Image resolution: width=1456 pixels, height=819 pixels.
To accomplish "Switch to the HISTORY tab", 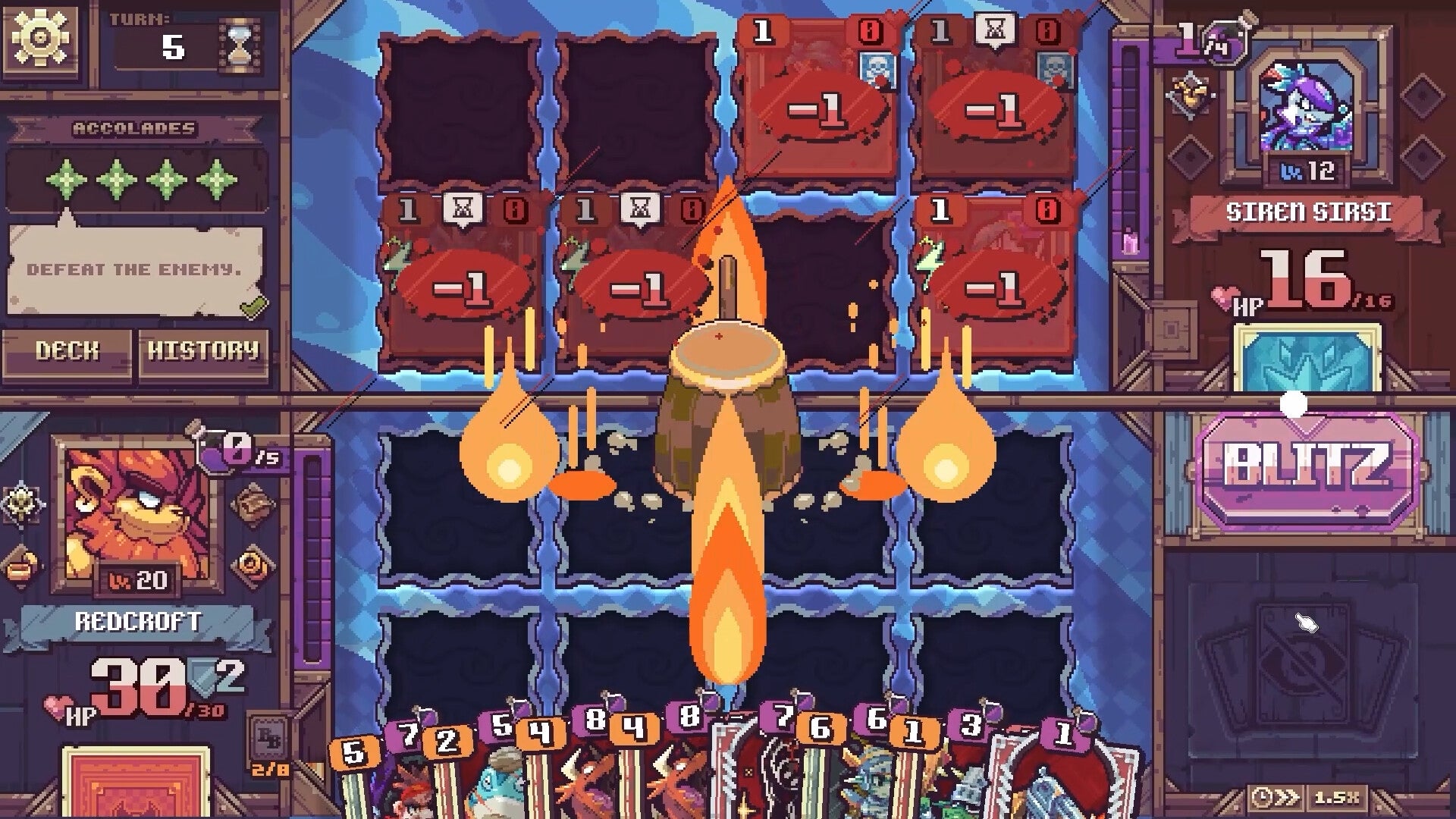I will click(x=202, y=351).
